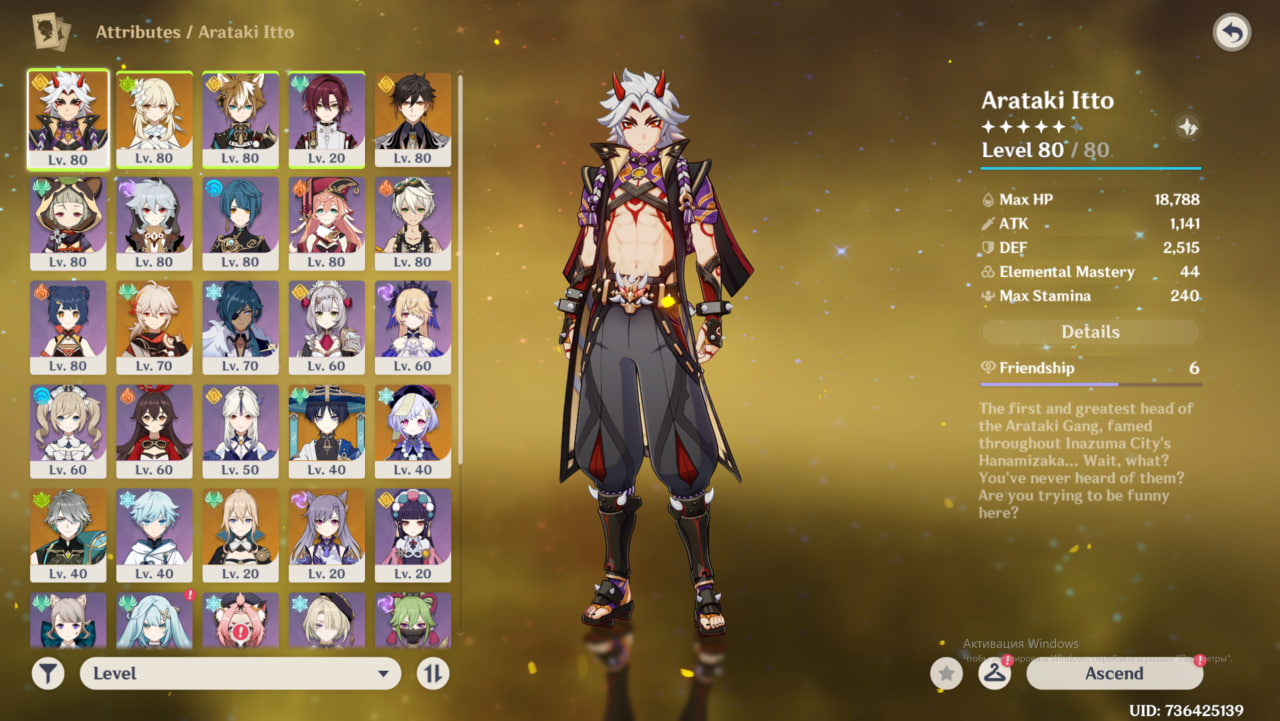
Task: Toggle the sort order arrows
Action: pos(432,673)
